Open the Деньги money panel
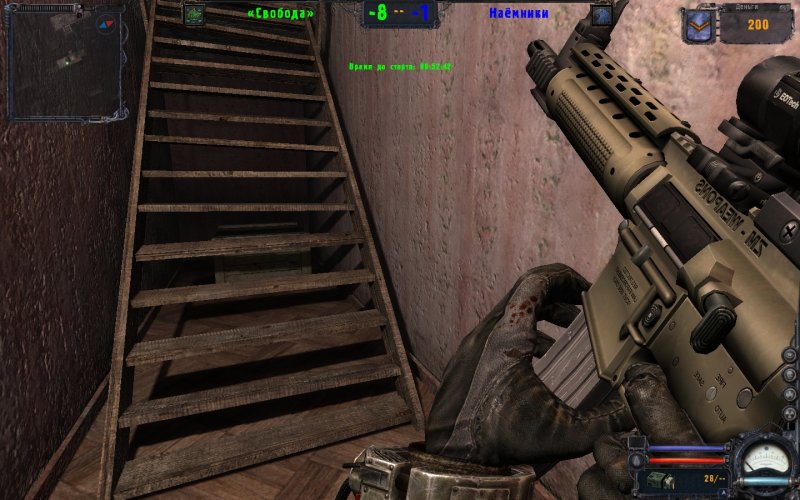The image size is (800, 500). [757, 24]
